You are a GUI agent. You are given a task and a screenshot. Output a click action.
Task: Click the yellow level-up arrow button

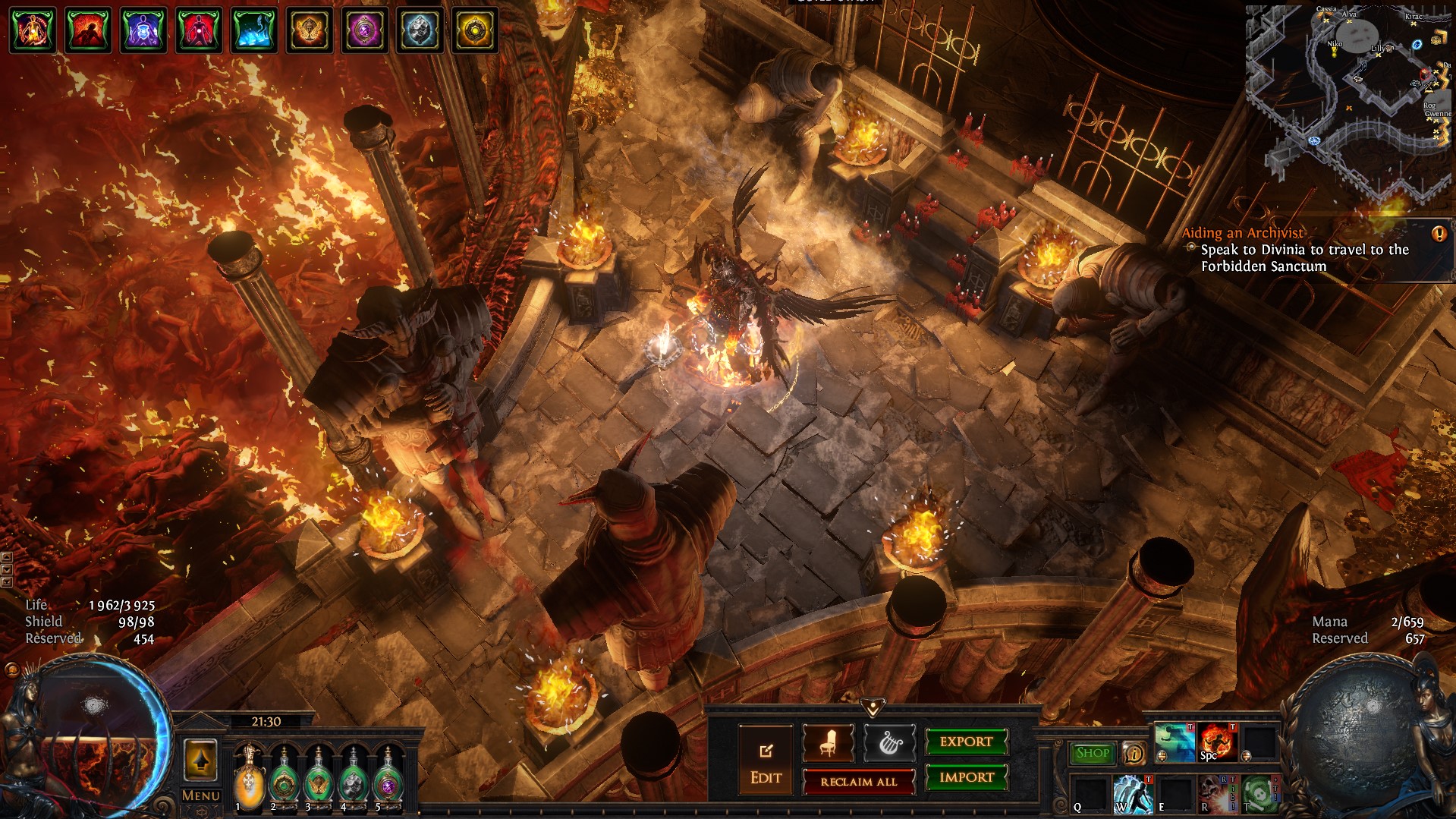pyautogui.click(x=200, y=760)
